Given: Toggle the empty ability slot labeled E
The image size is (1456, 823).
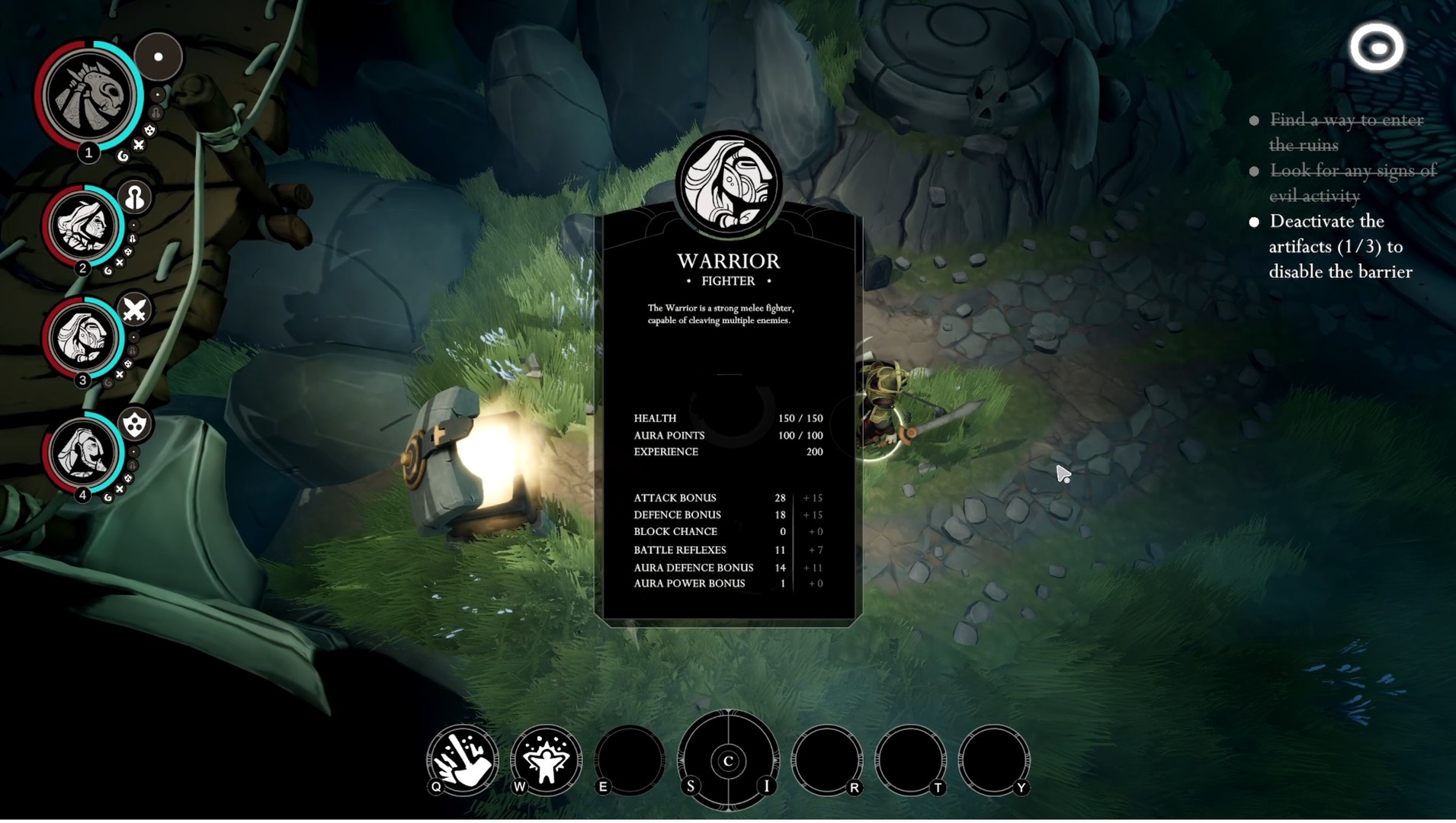Looking at the screenshot, I should tap(630, 761).
